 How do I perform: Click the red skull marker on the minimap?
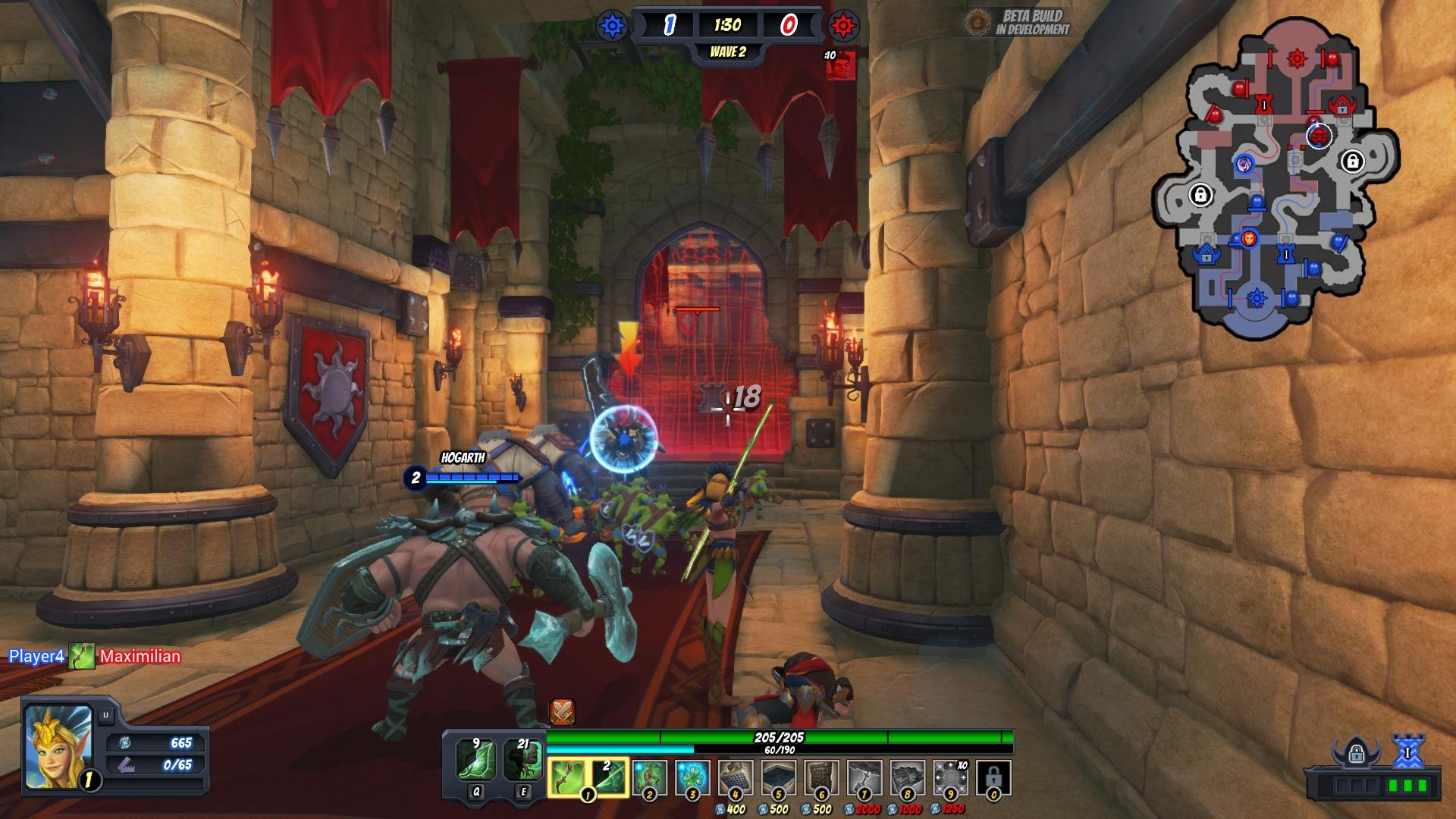1319,136
